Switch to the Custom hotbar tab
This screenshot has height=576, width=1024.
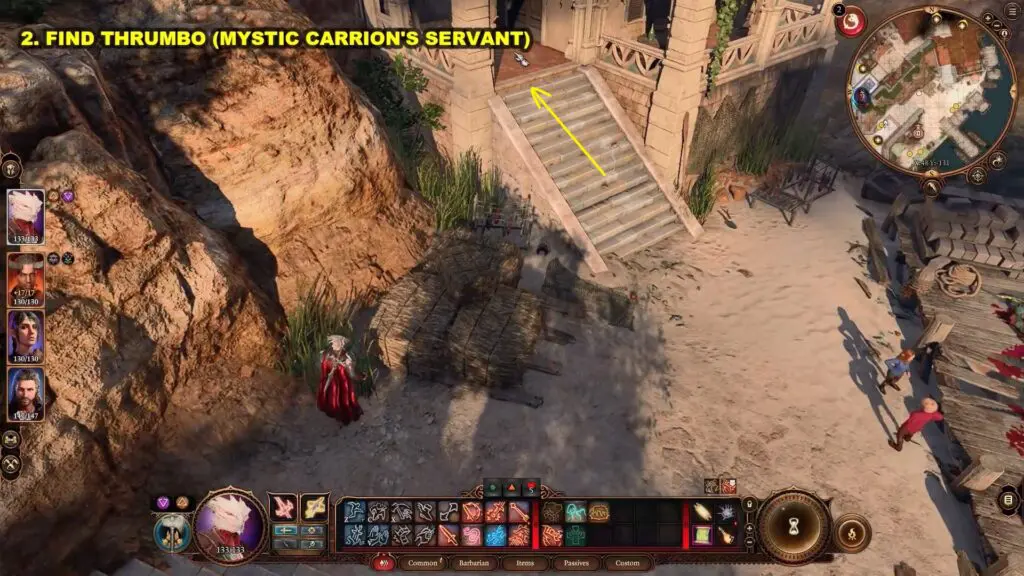[627, 563]
